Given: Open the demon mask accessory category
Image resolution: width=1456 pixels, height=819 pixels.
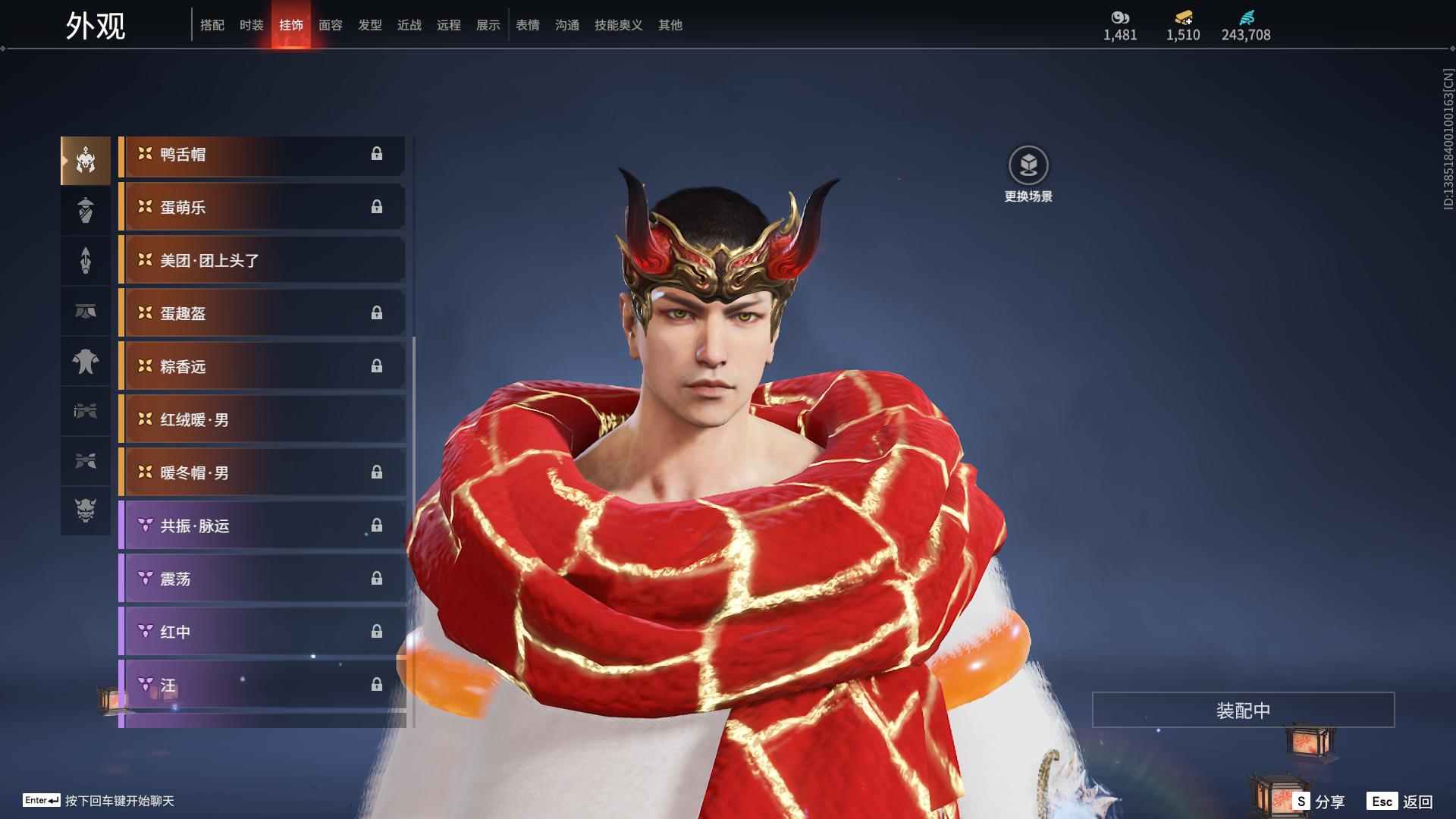Looking at the screenshot, I should [x=86, y=511].
